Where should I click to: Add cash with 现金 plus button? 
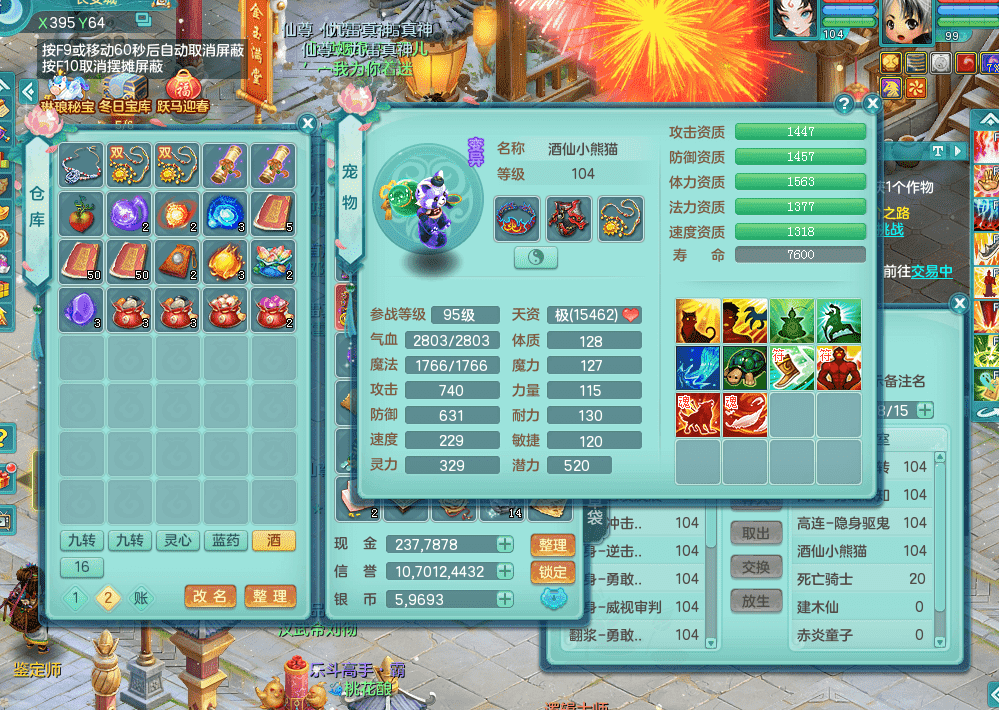[505, 545]
